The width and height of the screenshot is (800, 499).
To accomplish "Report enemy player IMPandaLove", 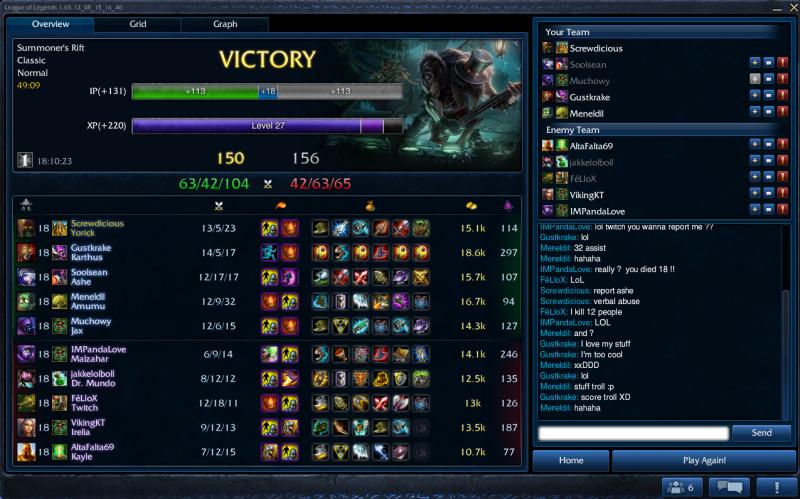I will coord(782,210).
